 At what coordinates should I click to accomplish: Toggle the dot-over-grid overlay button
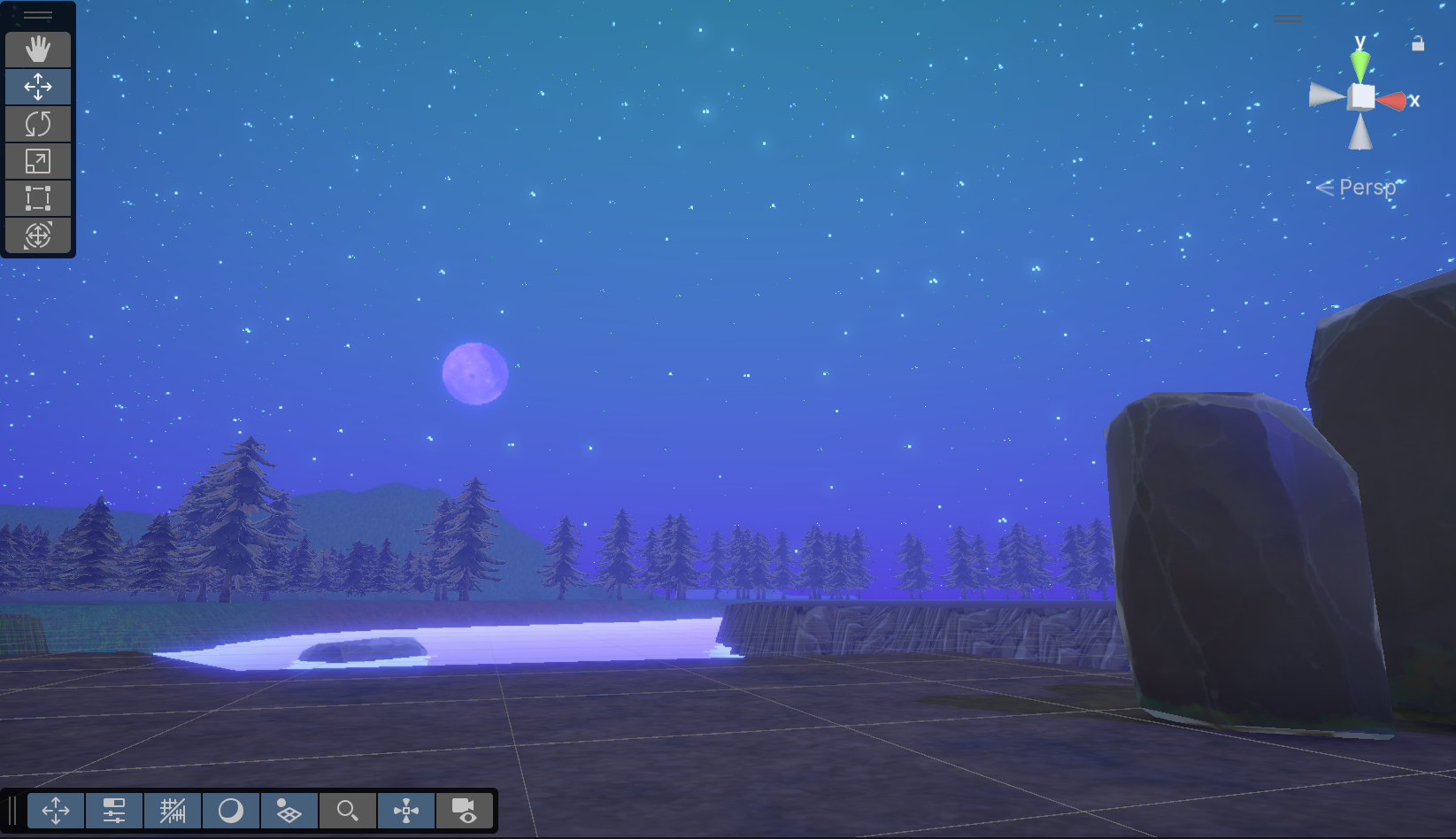point(289,810)
